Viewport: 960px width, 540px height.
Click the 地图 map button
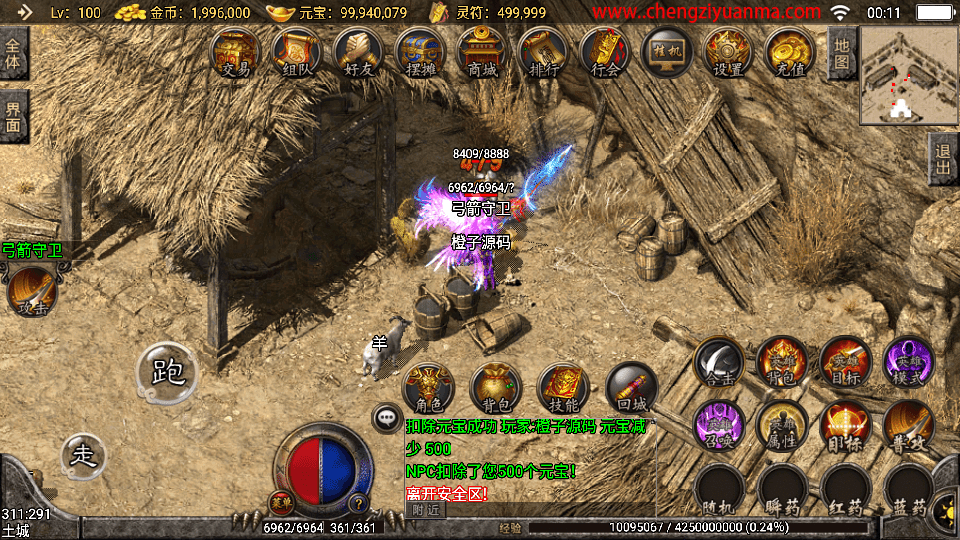click(x=842, y=54)
